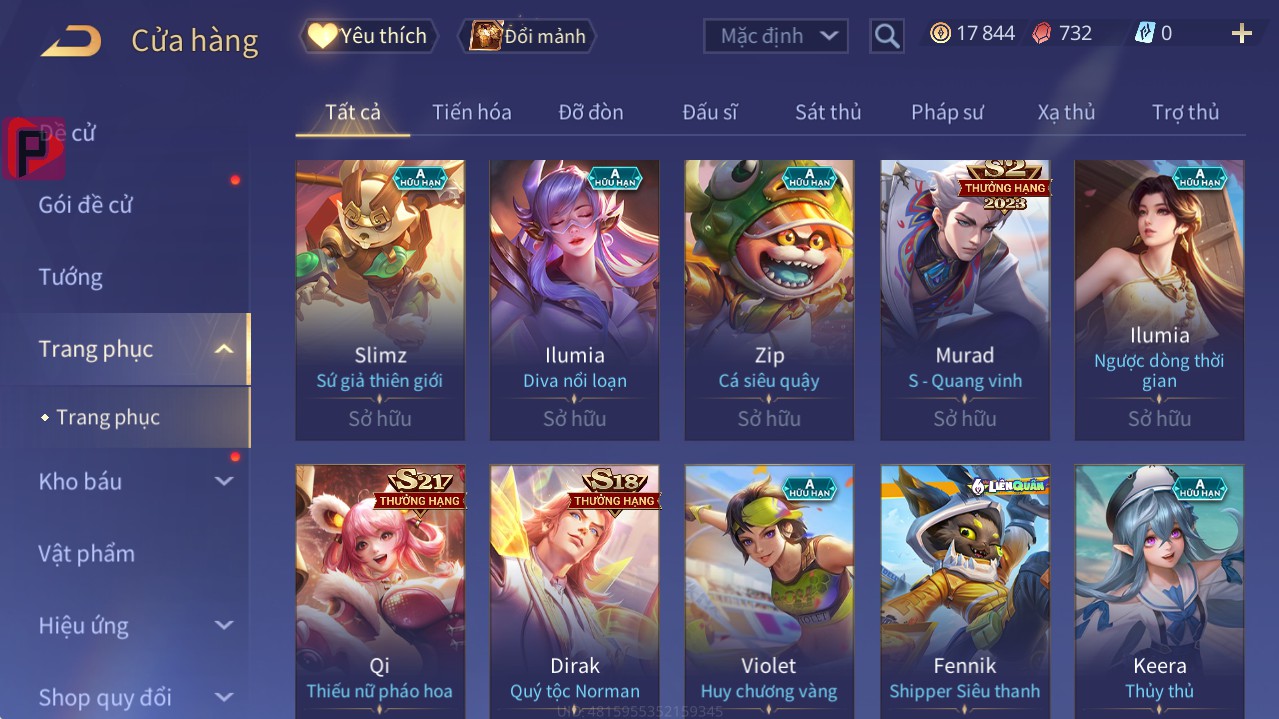Open the Gói đề cử menu
This screenshot has height=719, width=1279.
(86, 205)
